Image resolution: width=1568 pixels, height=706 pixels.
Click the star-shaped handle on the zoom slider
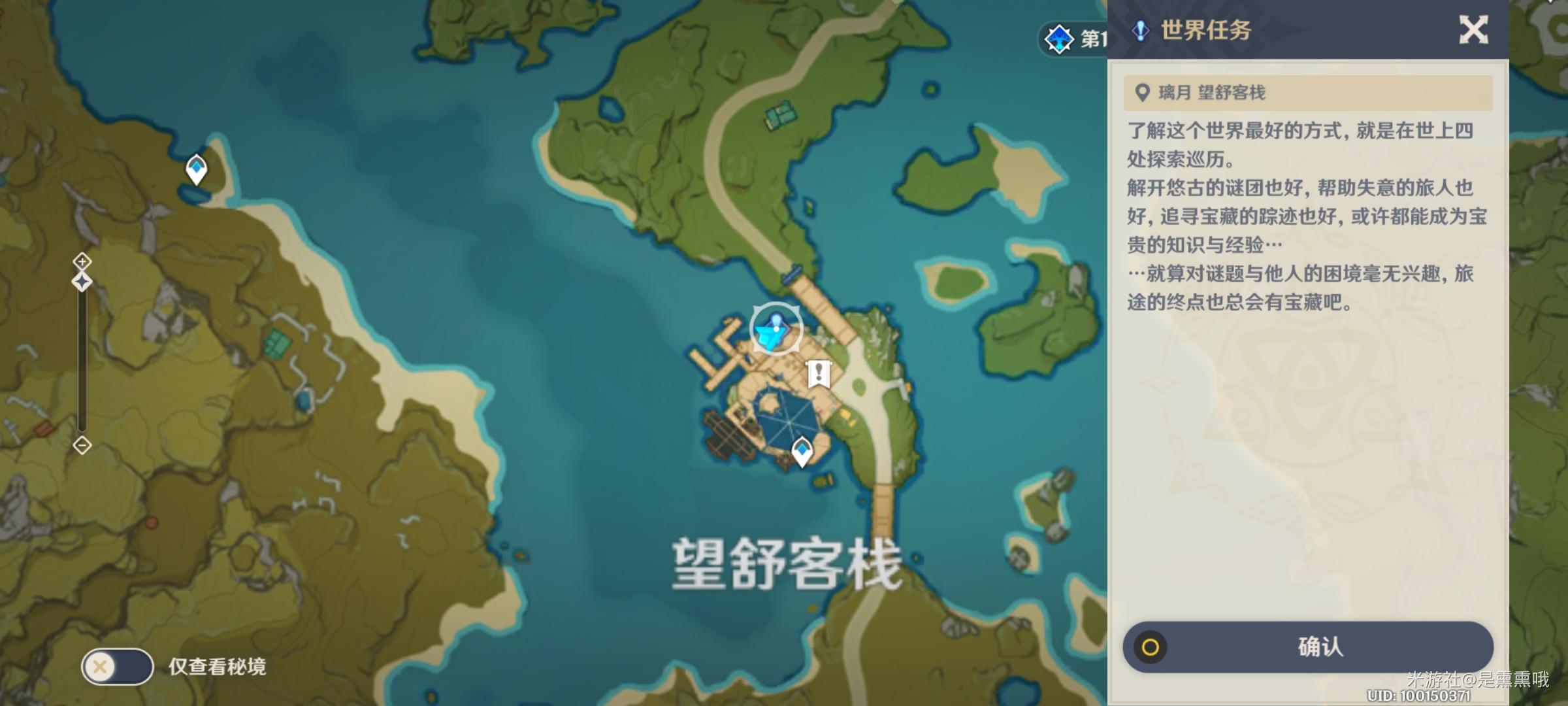point(82,281)
